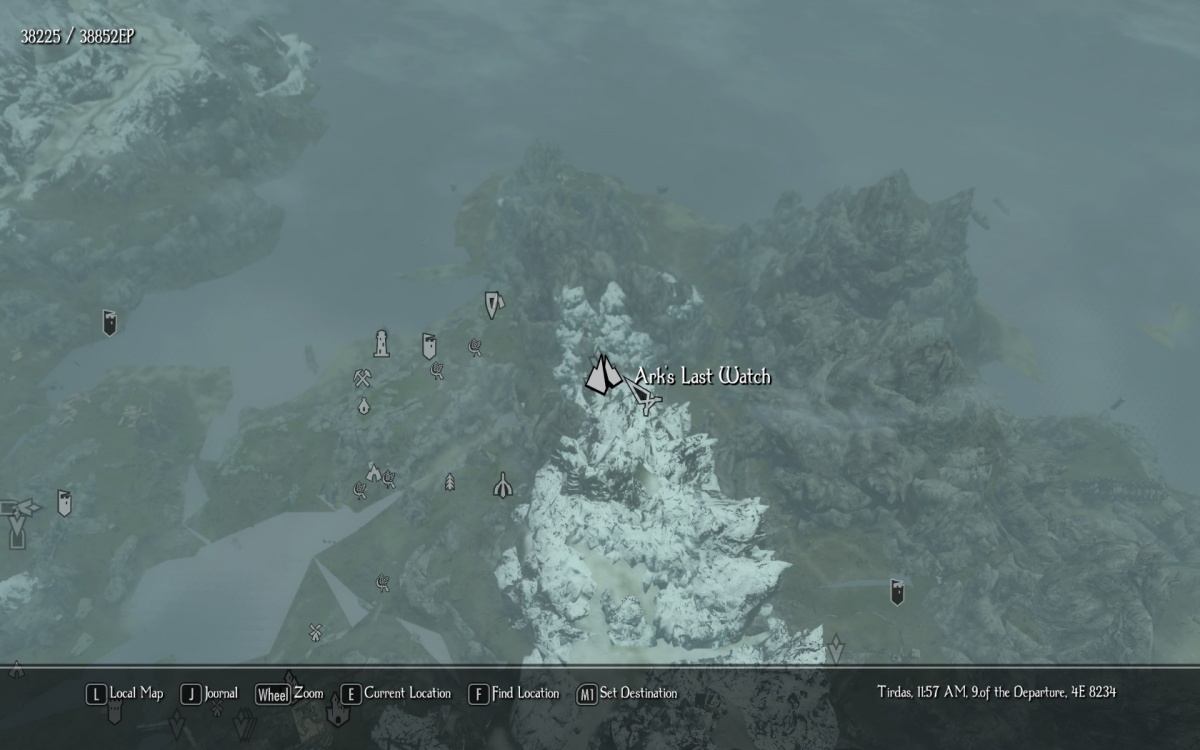The width and height of the screenshot is (1200, 750).
Task: Select the shield-shaped map marker
Action: point(493,303)
